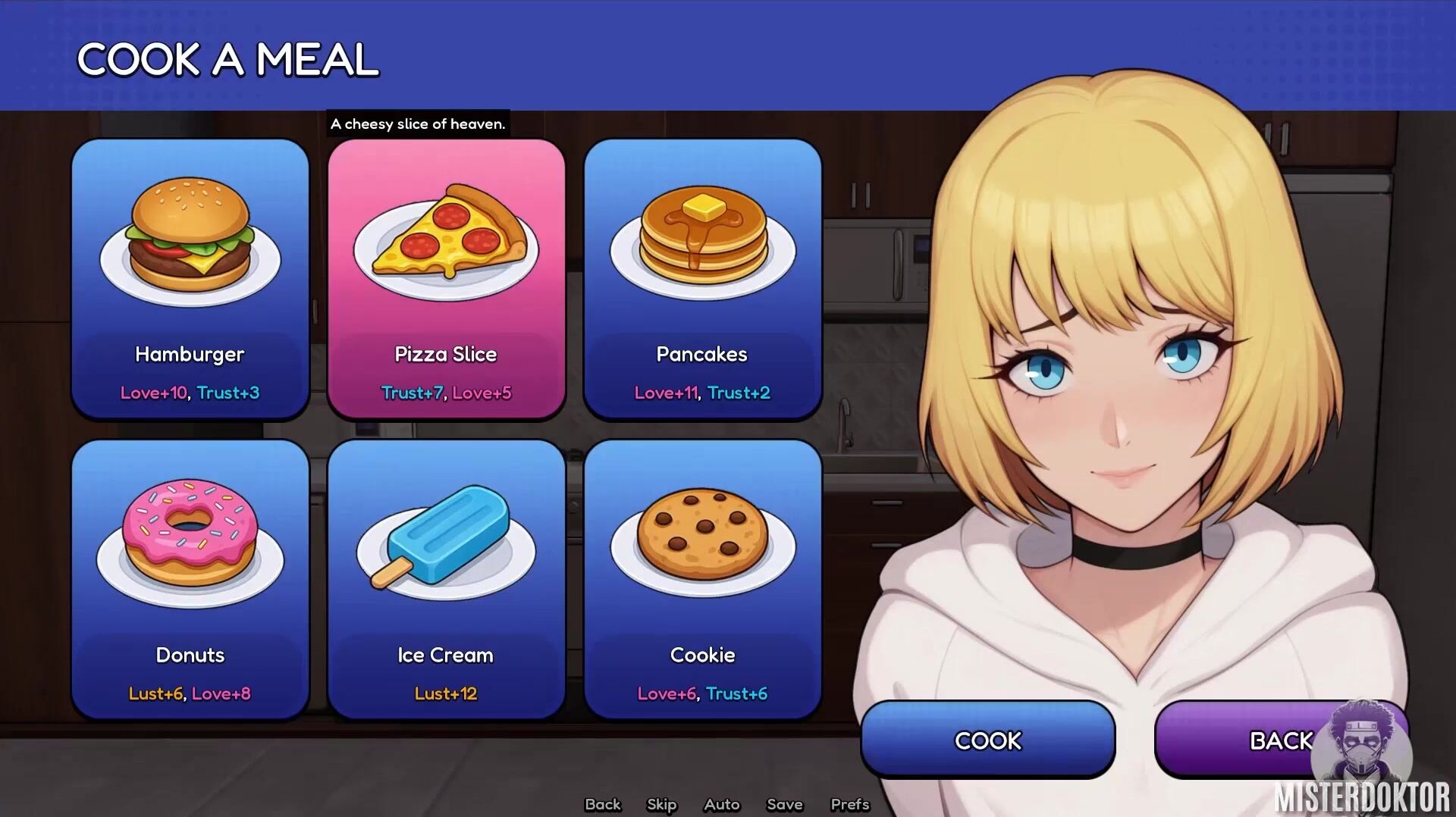Activate Skip in the quick menu
This screenshot has width=1456, height=817.
(661, 804)
